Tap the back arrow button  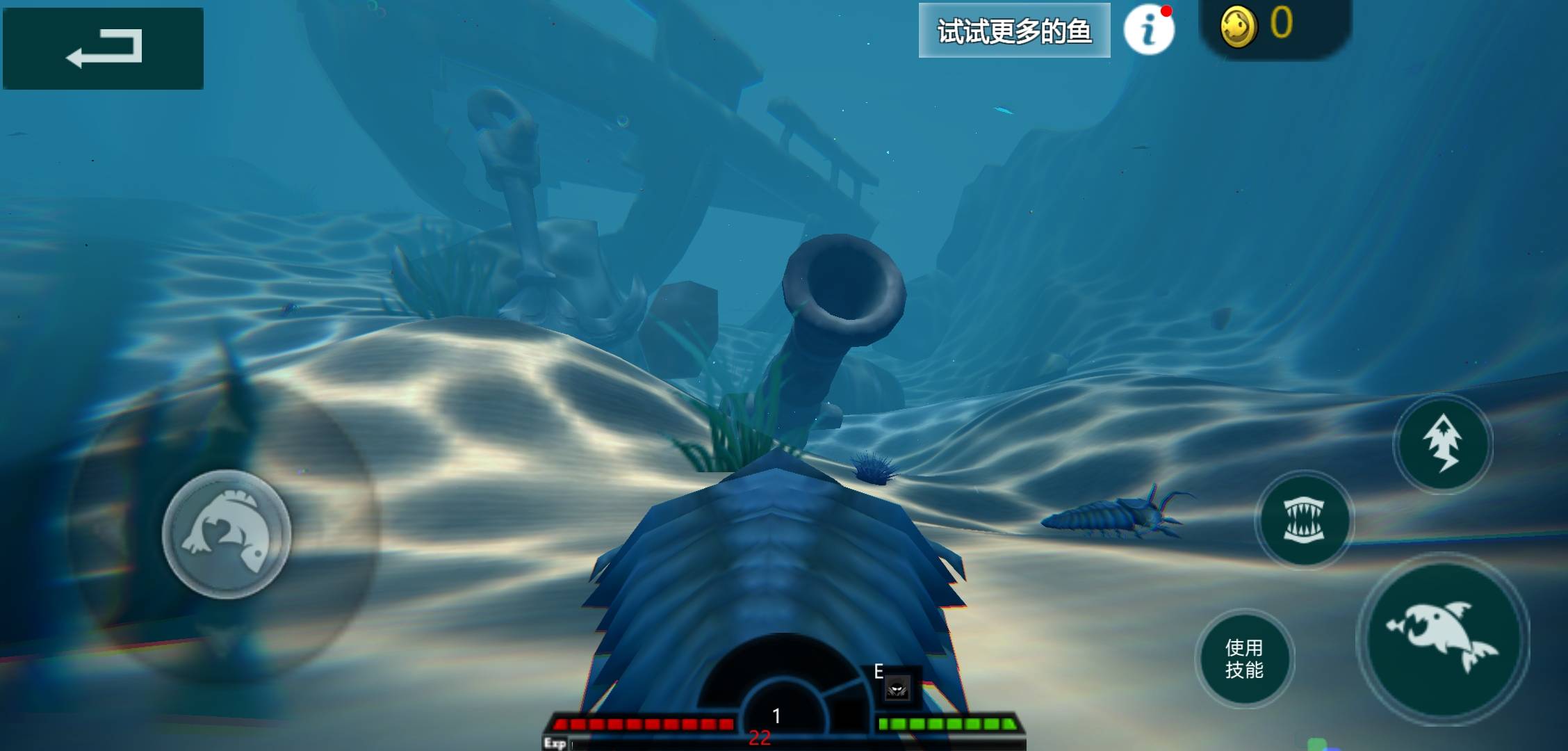(x=103, y=48)
